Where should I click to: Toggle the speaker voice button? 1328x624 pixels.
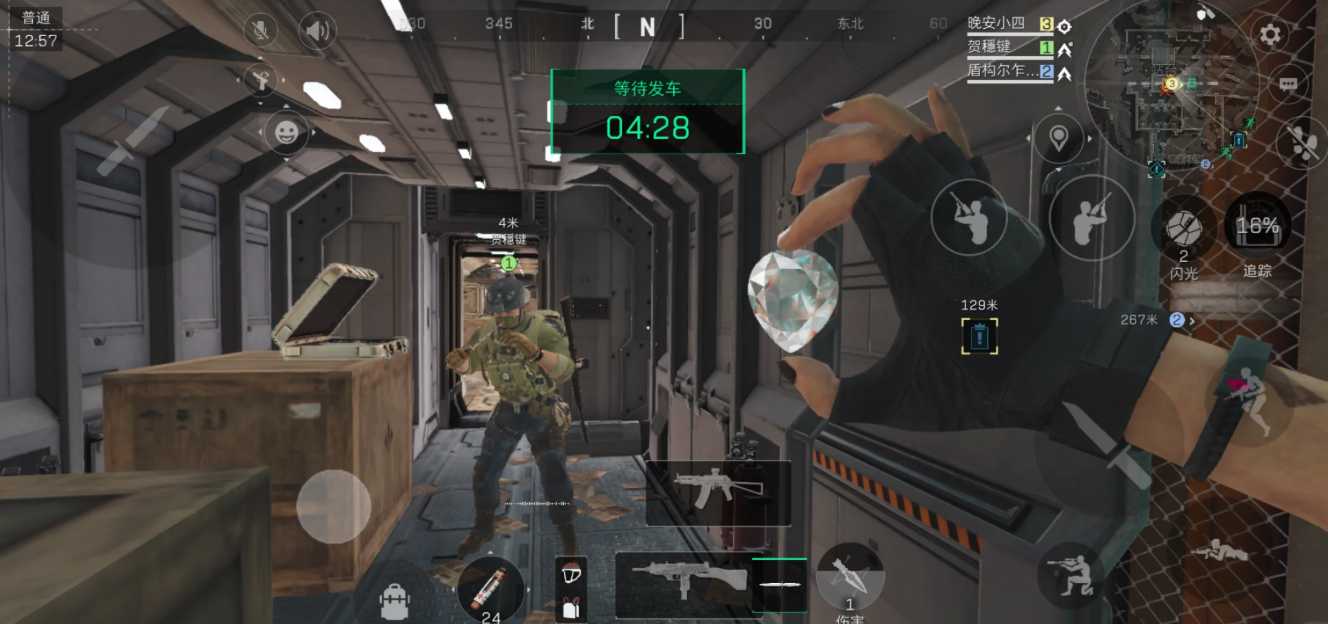click(317, 32)
